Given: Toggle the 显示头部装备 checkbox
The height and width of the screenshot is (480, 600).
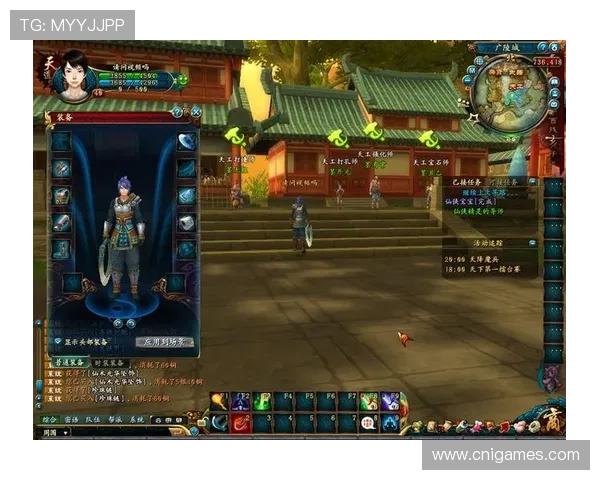Looking at the screenshot, I should tap(57, 342).
